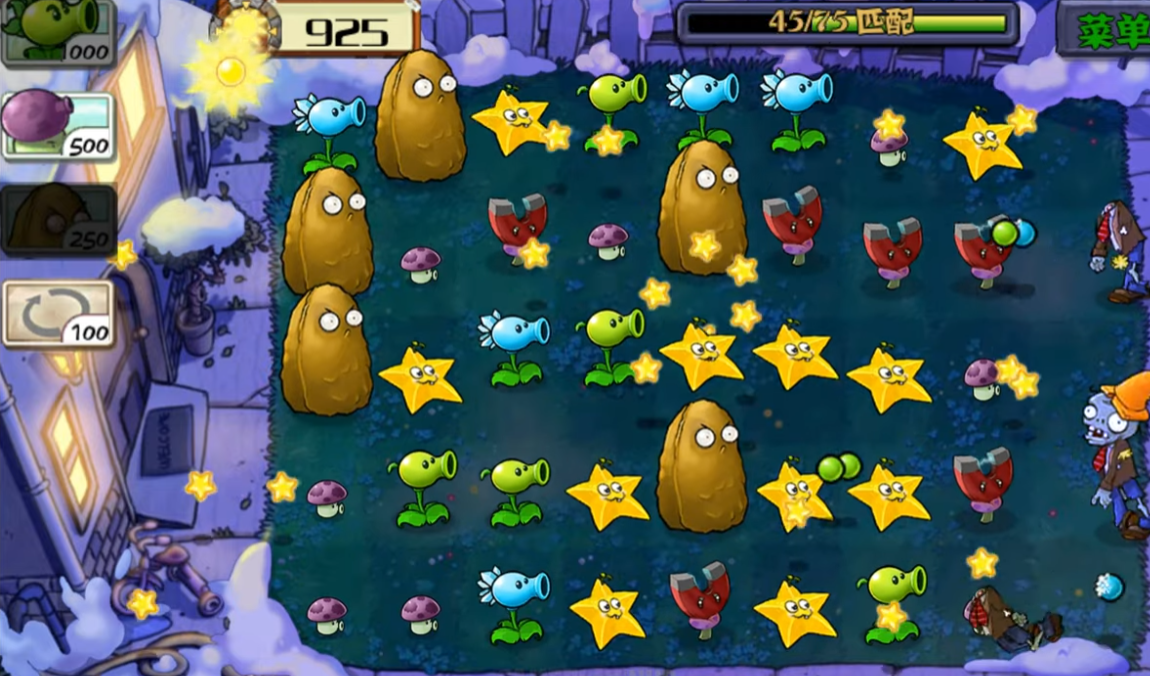The height and width of the screenshot is (676, 1150).
Task: Buy the Repeater upgrade card
Action: point(57,31)
